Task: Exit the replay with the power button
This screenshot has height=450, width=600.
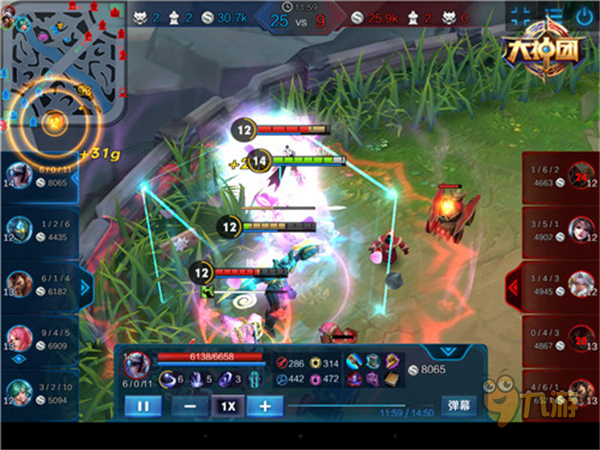Action: (x=584, y=16)
